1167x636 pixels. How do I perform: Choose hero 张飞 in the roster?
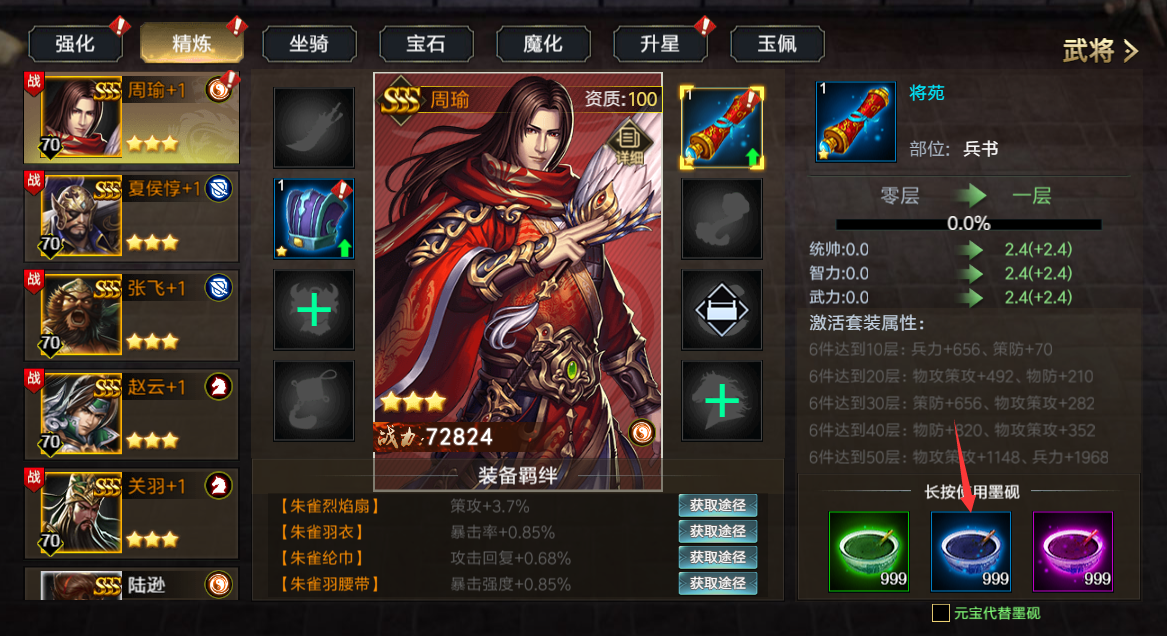[139, 313]
